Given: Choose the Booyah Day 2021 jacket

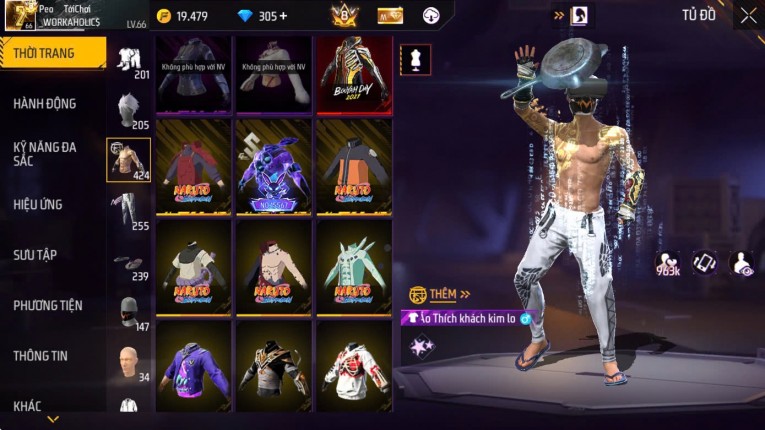Looking at the screenshot, I should pos(353,73).
